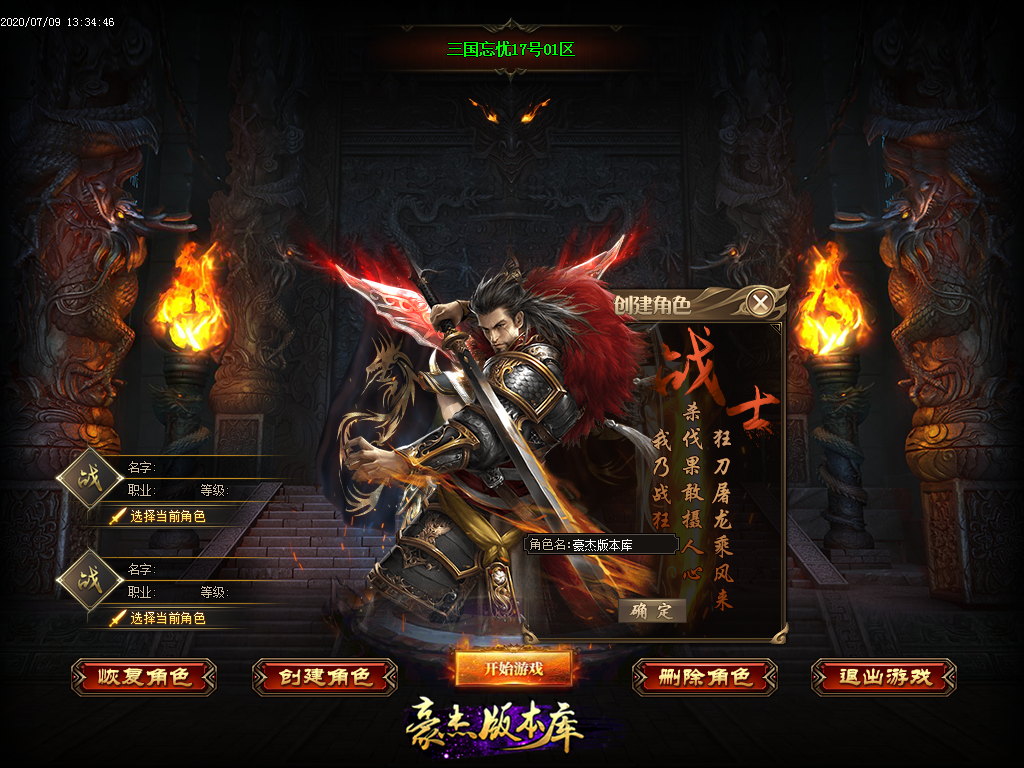The height and width of the screenshot is (768, 1024).
Task: Start the game with 开始游戏
Action: click(x=514, y=668)
